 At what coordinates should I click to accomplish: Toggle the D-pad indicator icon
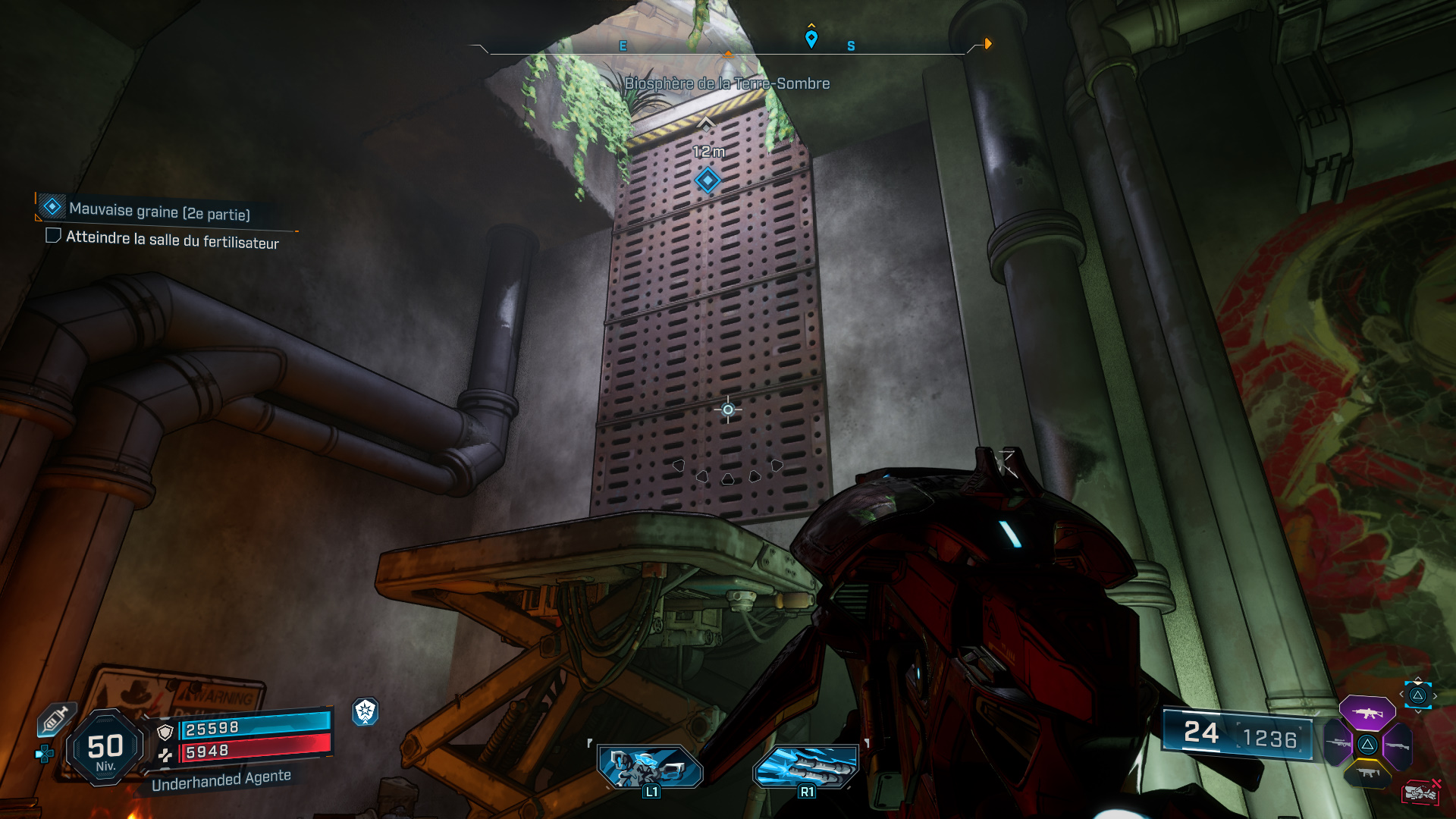coord(45,753)
